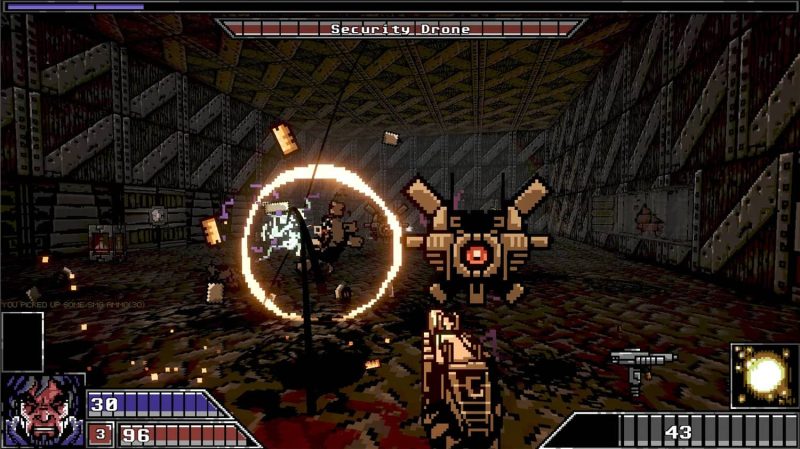Click the submachine gun weapon icon
Image resolution: width=800 pixels, height=449 pixels.
coord(641,364)
